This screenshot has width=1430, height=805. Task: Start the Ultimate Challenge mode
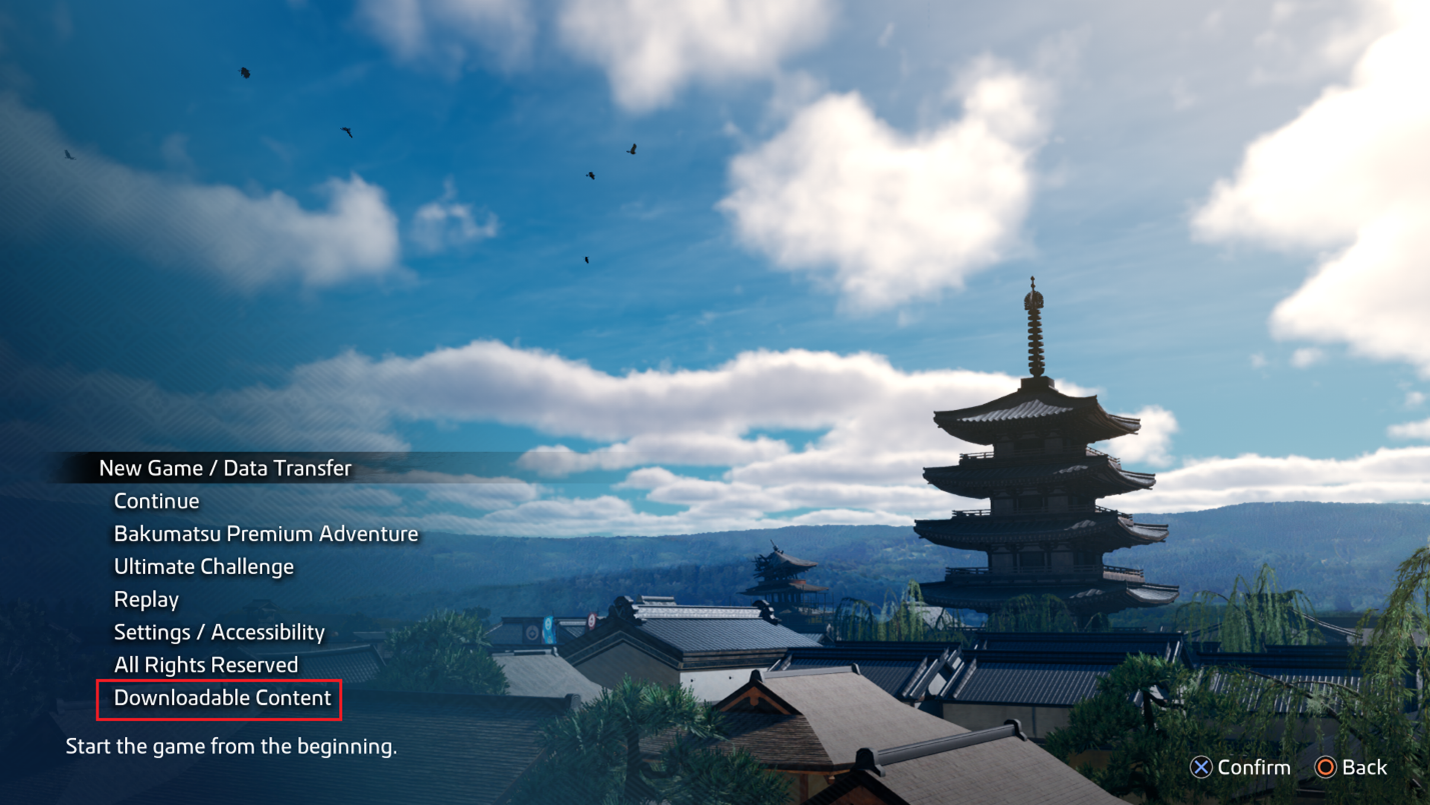pyautogui.click(x=204, y=567)
